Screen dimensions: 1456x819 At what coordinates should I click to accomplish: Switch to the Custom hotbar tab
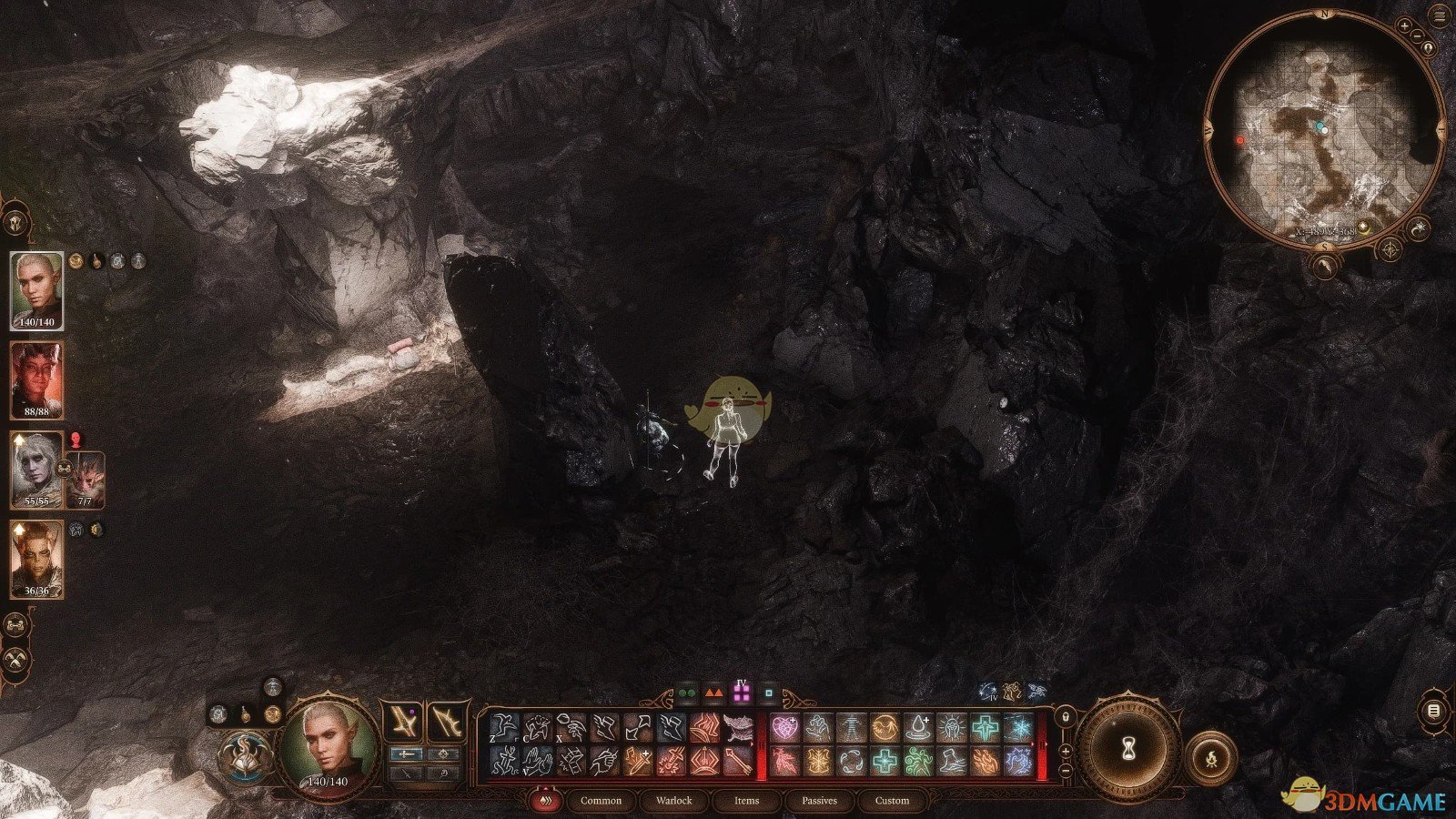point(892,801)
